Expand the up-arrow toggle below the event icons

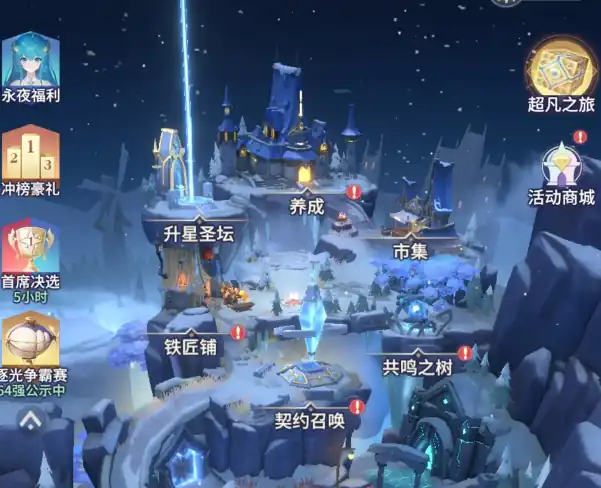(31, 417)
